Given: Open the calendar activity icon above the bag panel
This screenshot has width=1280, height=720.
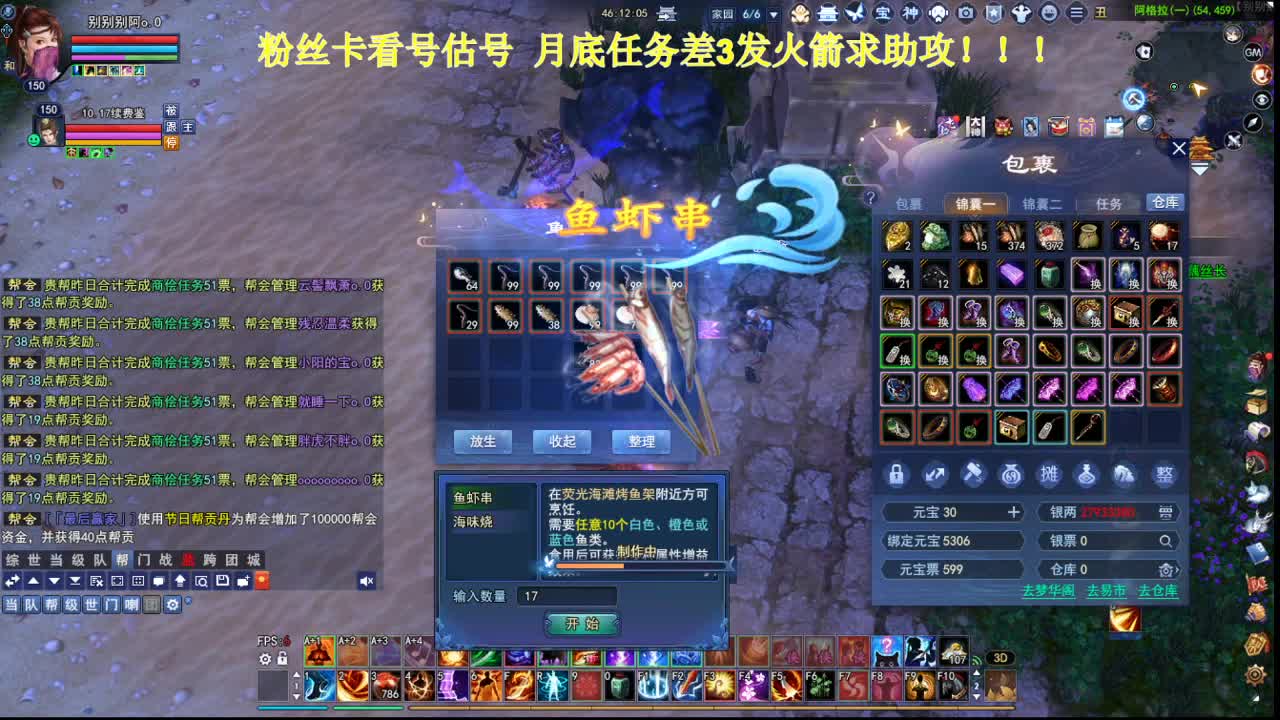Looking at the screenshot, I should (1113, 125).
